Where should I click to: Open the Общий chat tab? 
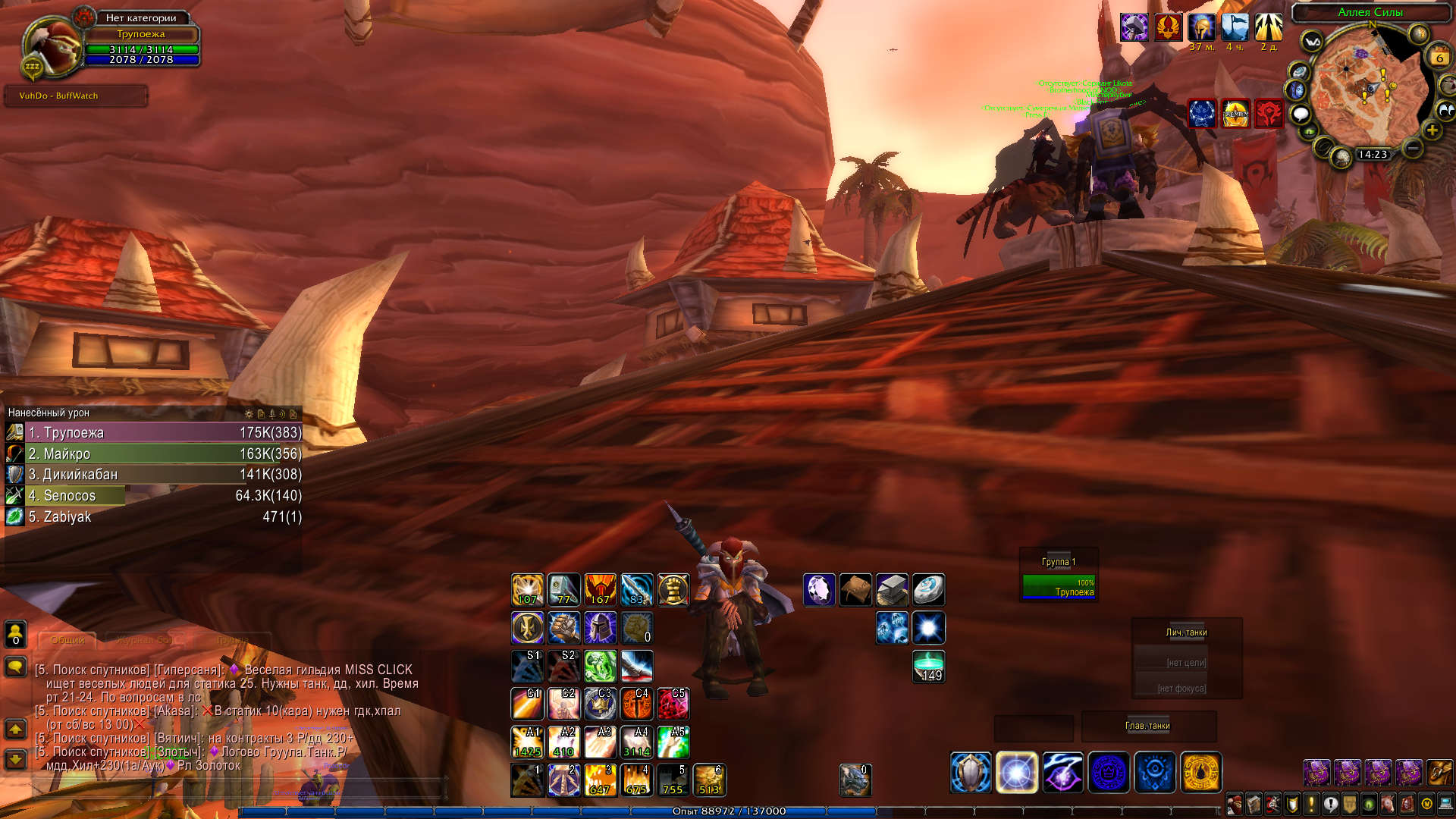point(67,640)
